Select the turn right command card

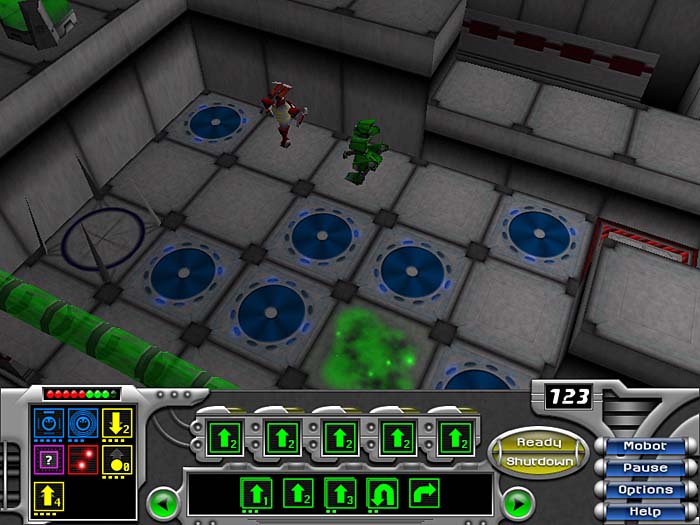point(424,493)
